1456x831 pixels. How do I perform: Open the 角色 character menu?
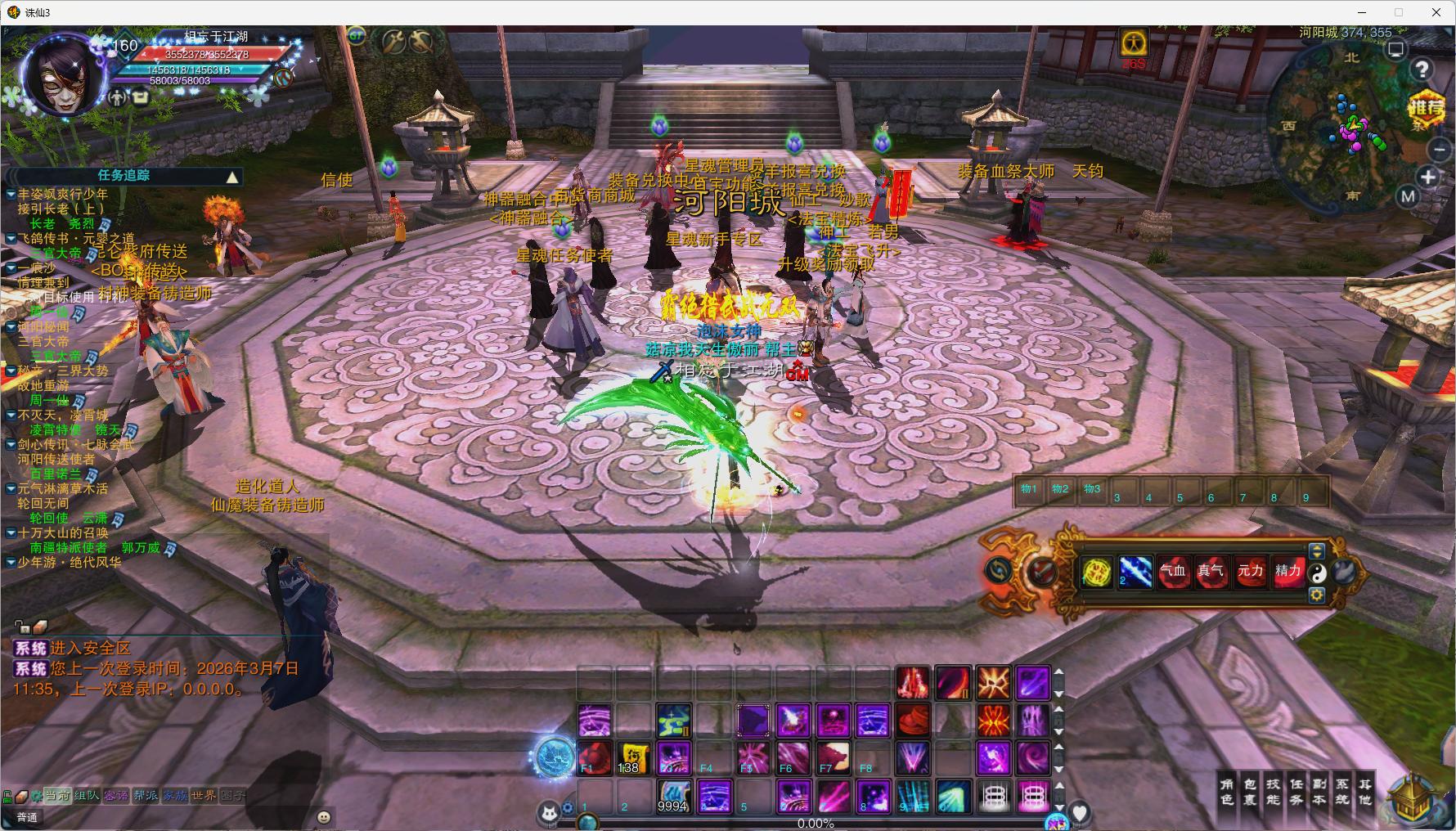pos(1226,792)
